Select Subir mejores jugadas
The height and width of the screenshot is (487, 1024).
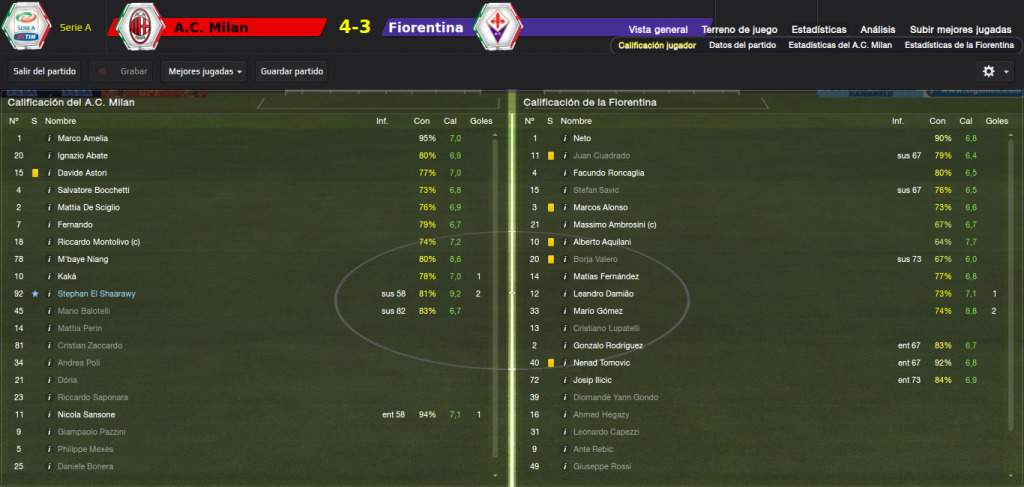(961, 29)
